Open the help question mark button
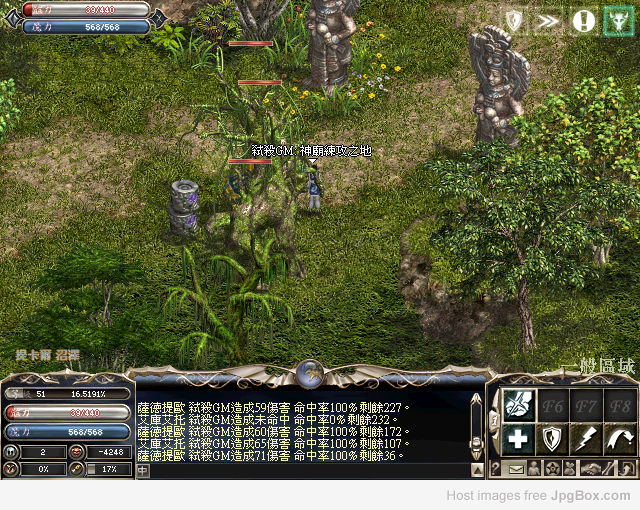 click(496, 468)
